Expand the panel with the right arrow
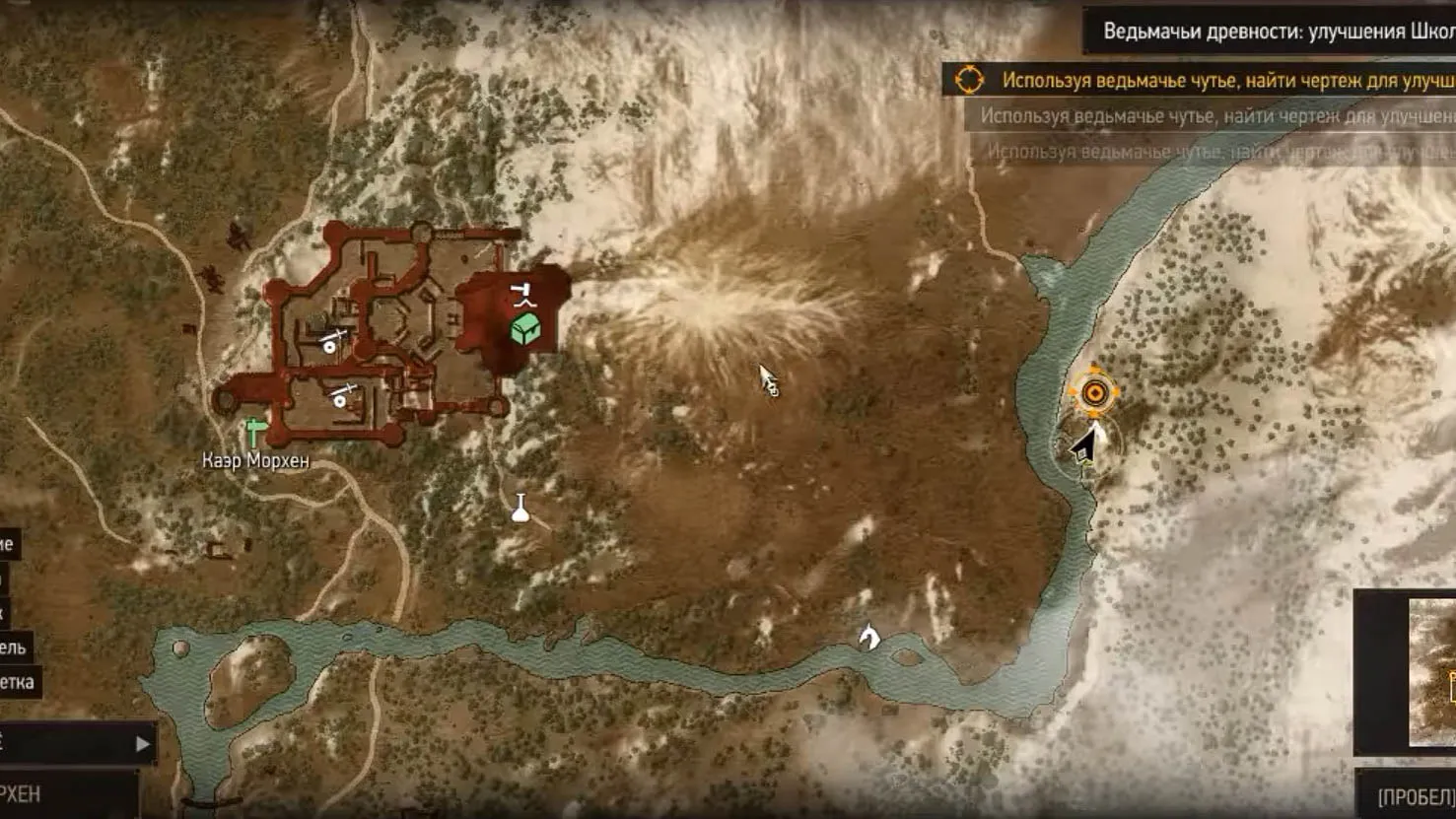This screenshot has height=819, width=1456. click(143, 744)
